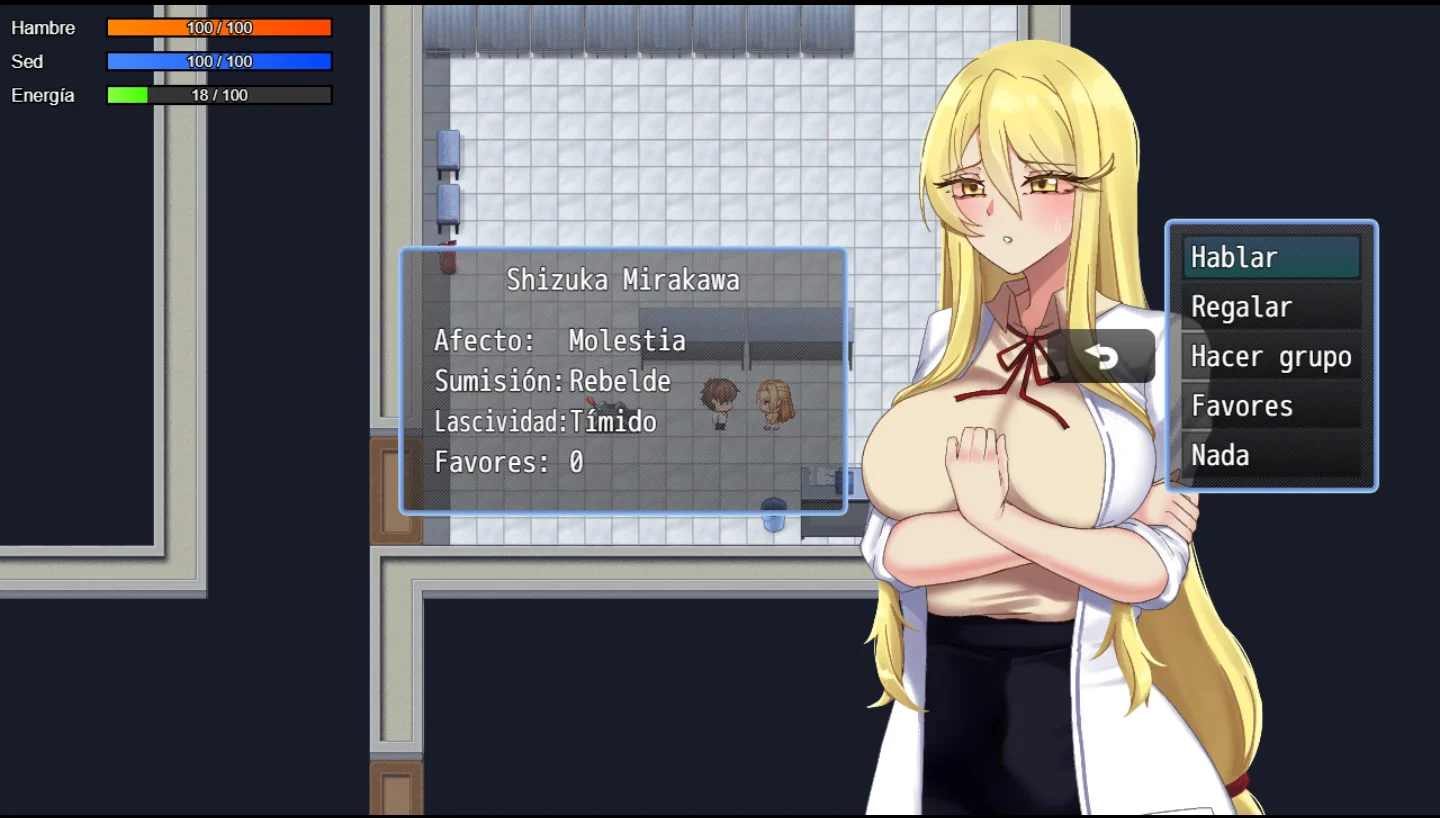Choose Regalar from the interaction menu
This screenshot has width=1440, height=818.
[1271, 307]
